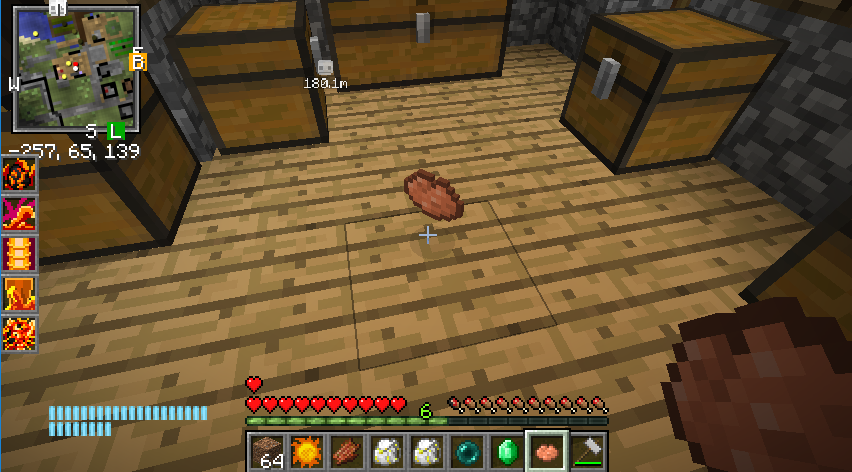Select the brown meat item hotbar slot
Image resolution: width=852 pixels, height=472 pixels.
(x=347, y=451)
